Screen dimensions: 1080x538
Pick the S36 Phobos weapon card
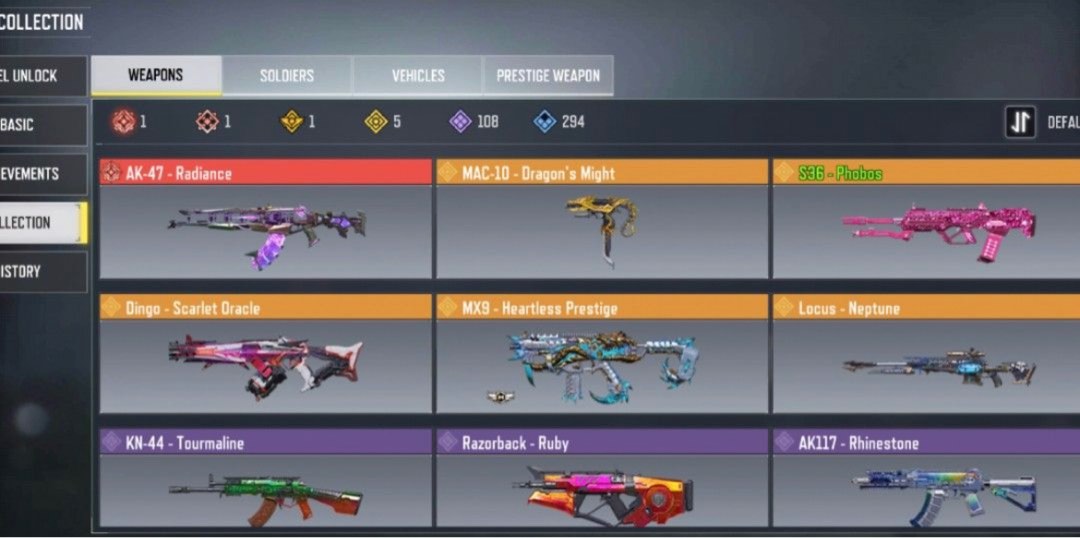[926, 219]
